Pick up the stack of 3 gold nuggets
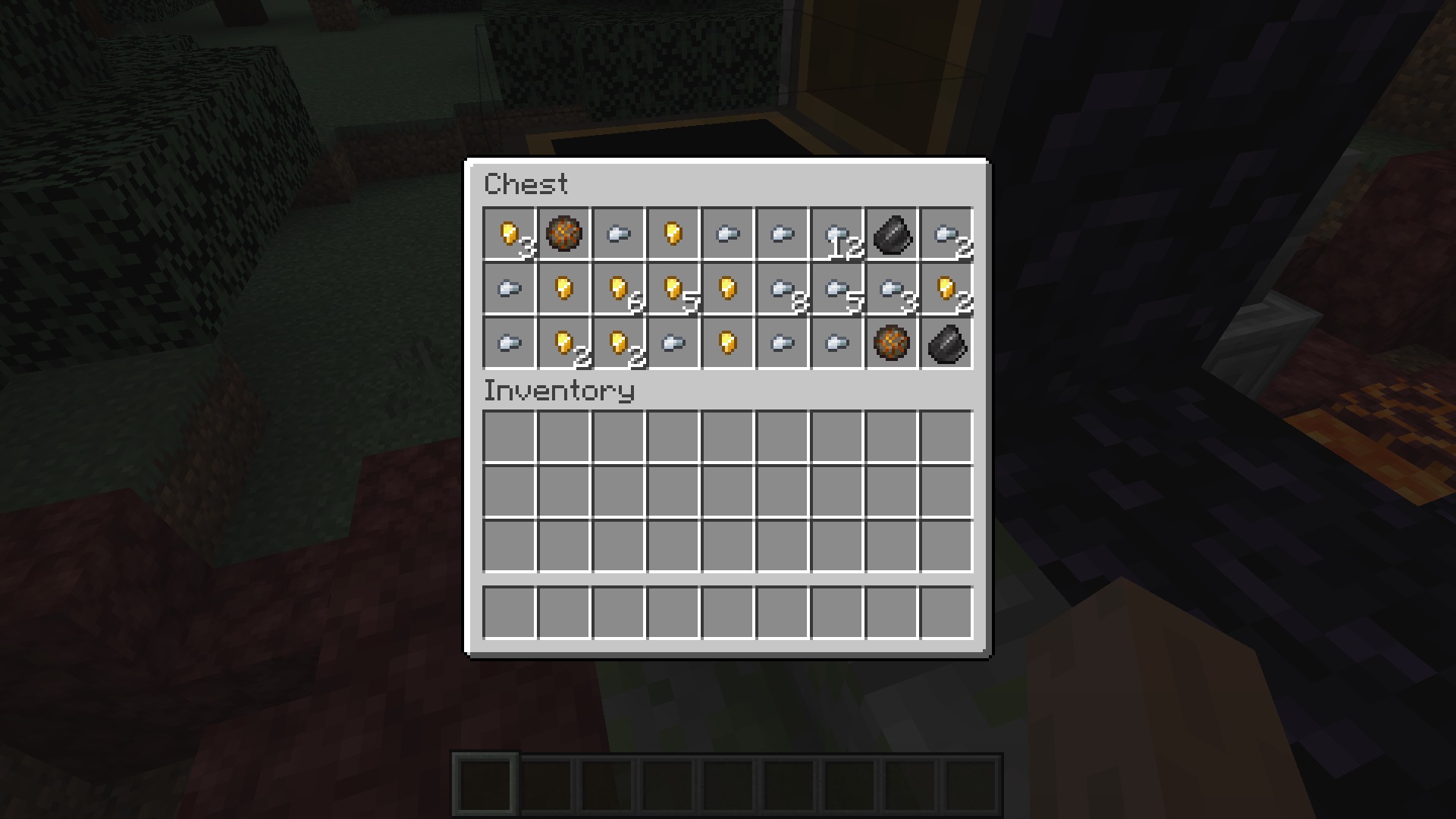This screenshot has height=819, width=1456. click(509, 234)
